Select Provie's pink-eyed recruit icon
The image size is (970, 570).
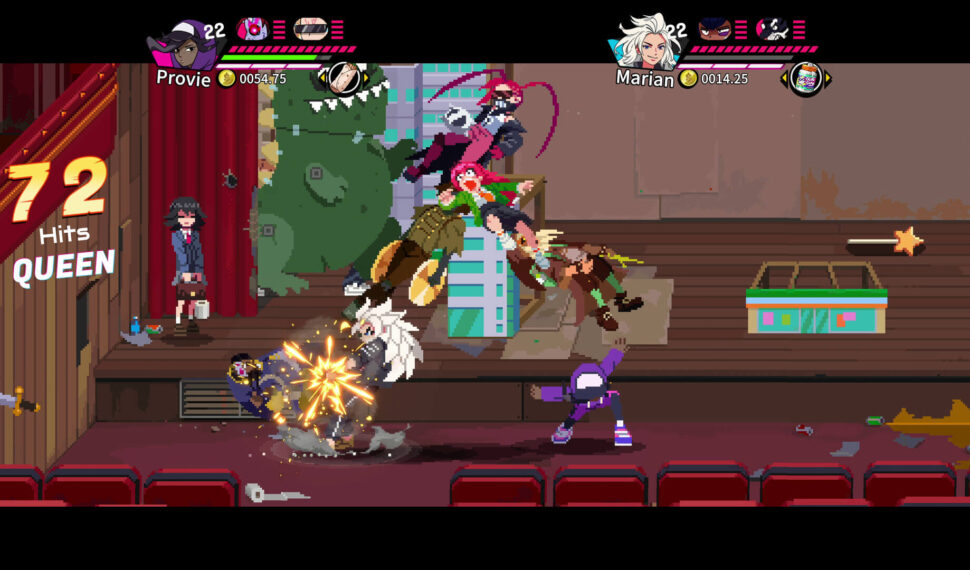point(252,28)
